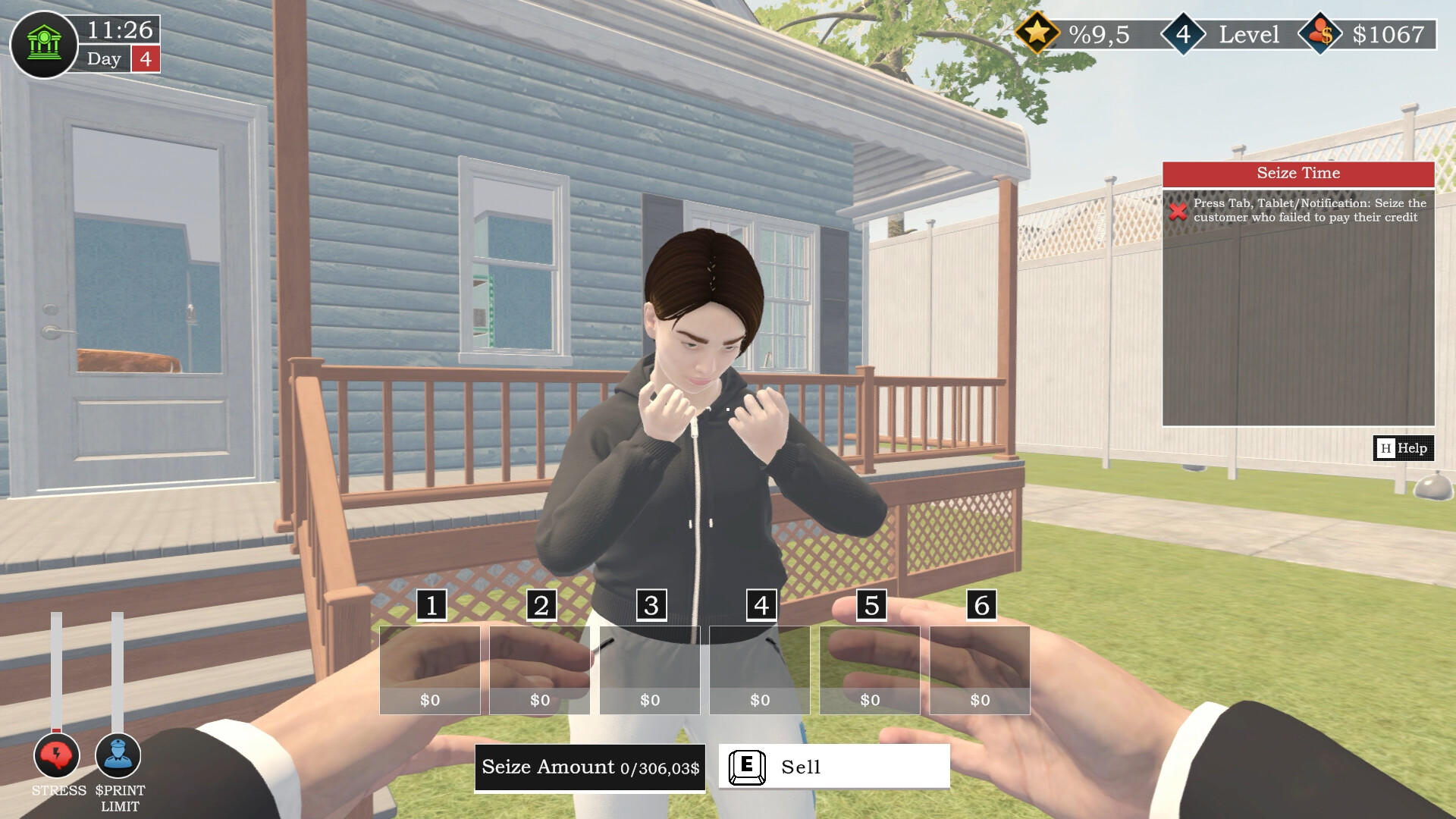The image size is (1456, 819).
Task: Click the Seize Time header bar
Action: coord(1298,174)
